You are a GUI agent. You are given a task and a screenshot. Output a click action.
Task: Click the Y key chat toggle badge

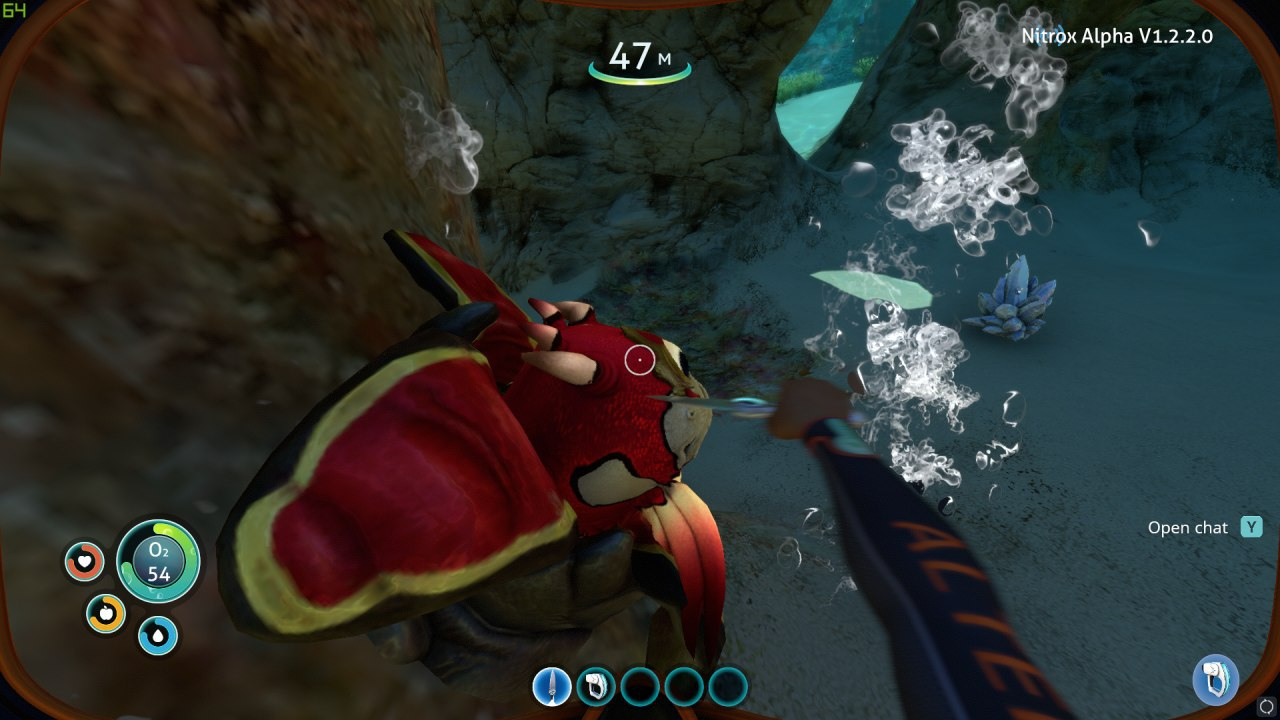pos(1249,527)
